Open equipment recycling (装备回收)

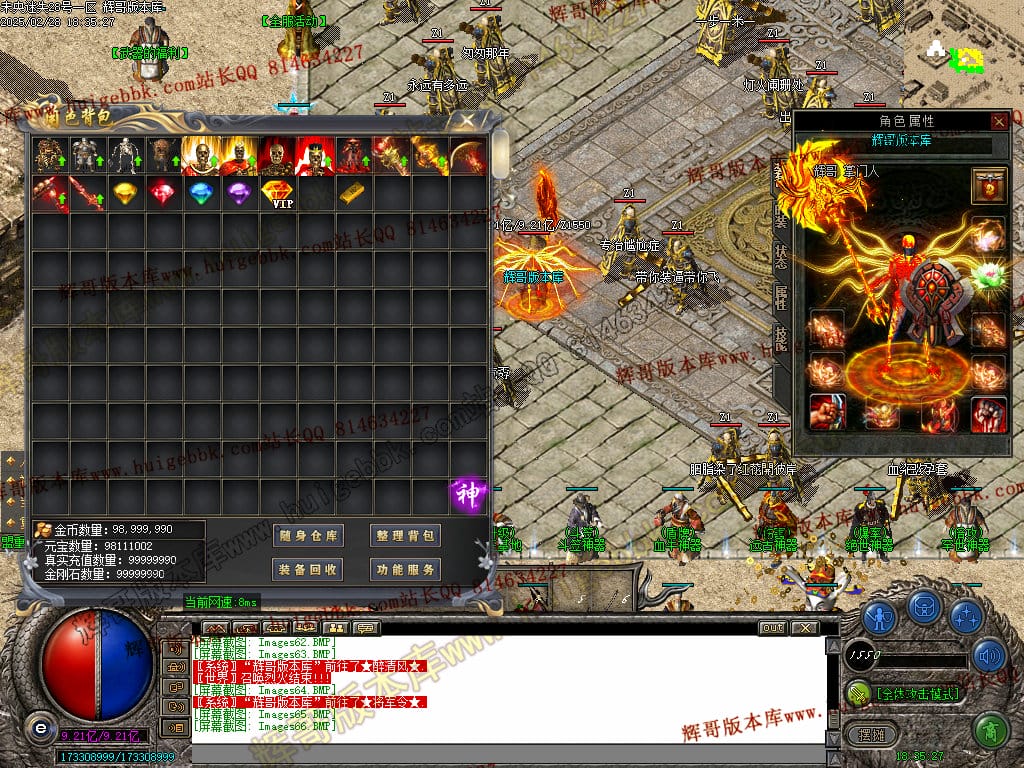pos(310,570)
